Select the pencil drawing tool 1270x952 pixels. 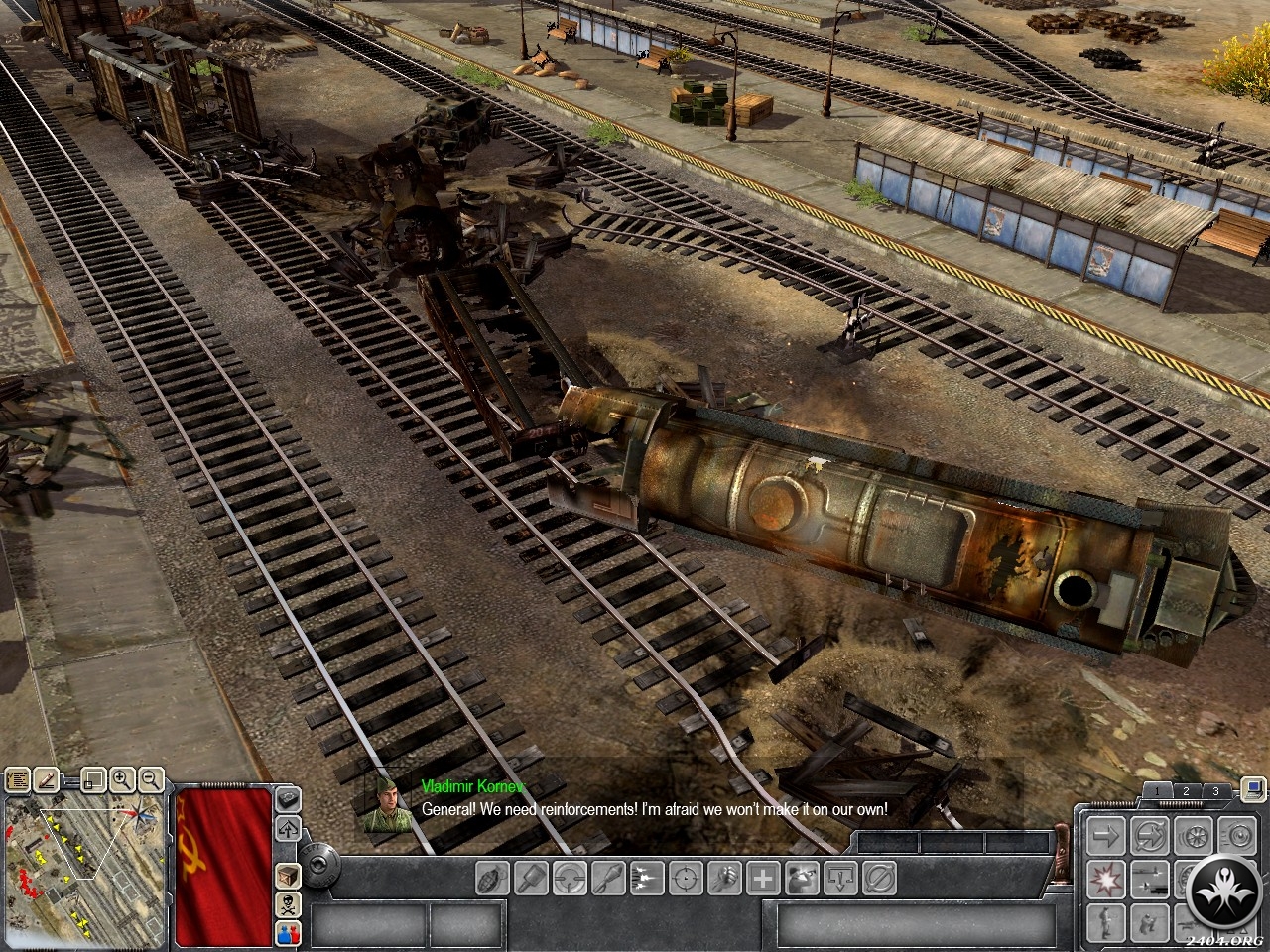pos(45,780)
